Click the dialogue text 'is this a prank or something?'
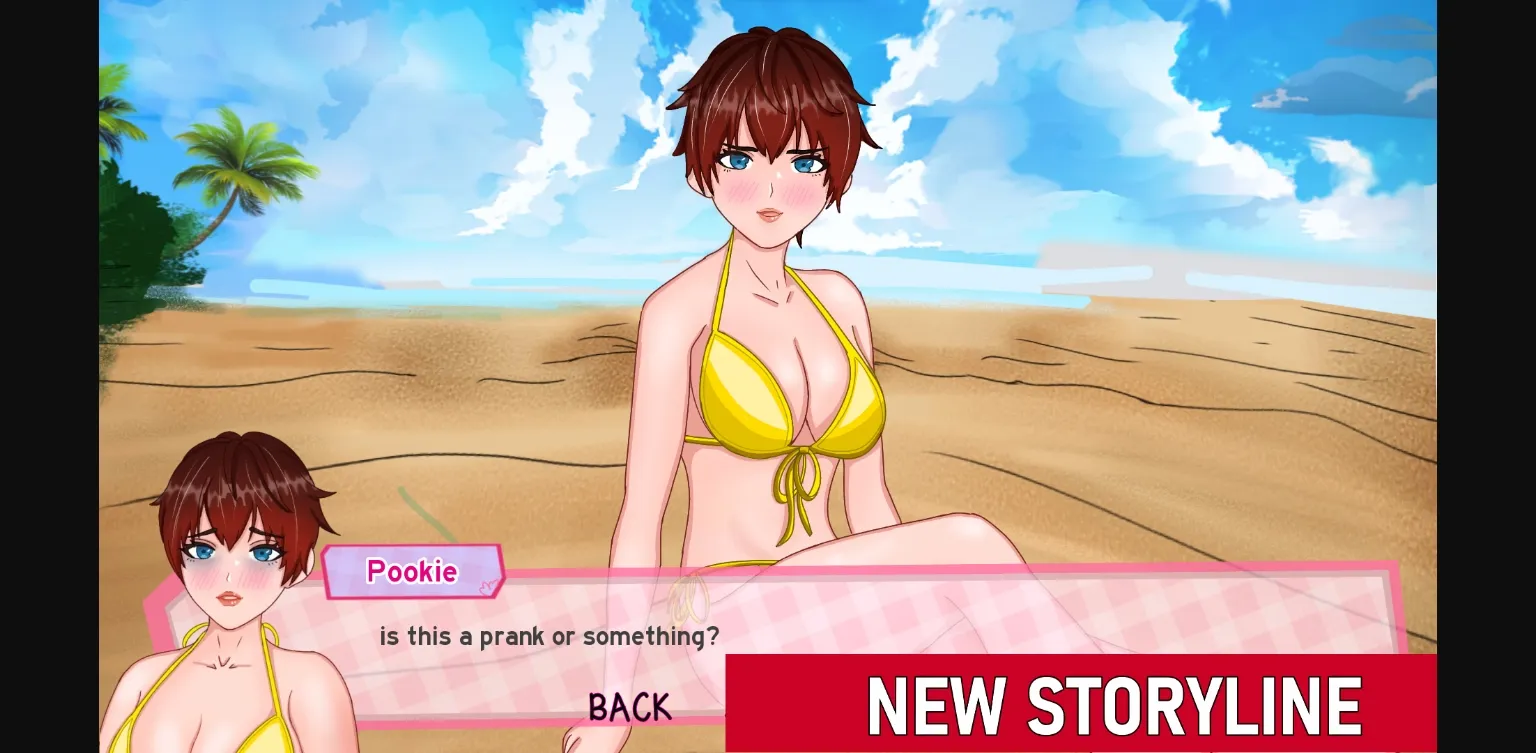1536x753 pixels. tap(549, 636)
